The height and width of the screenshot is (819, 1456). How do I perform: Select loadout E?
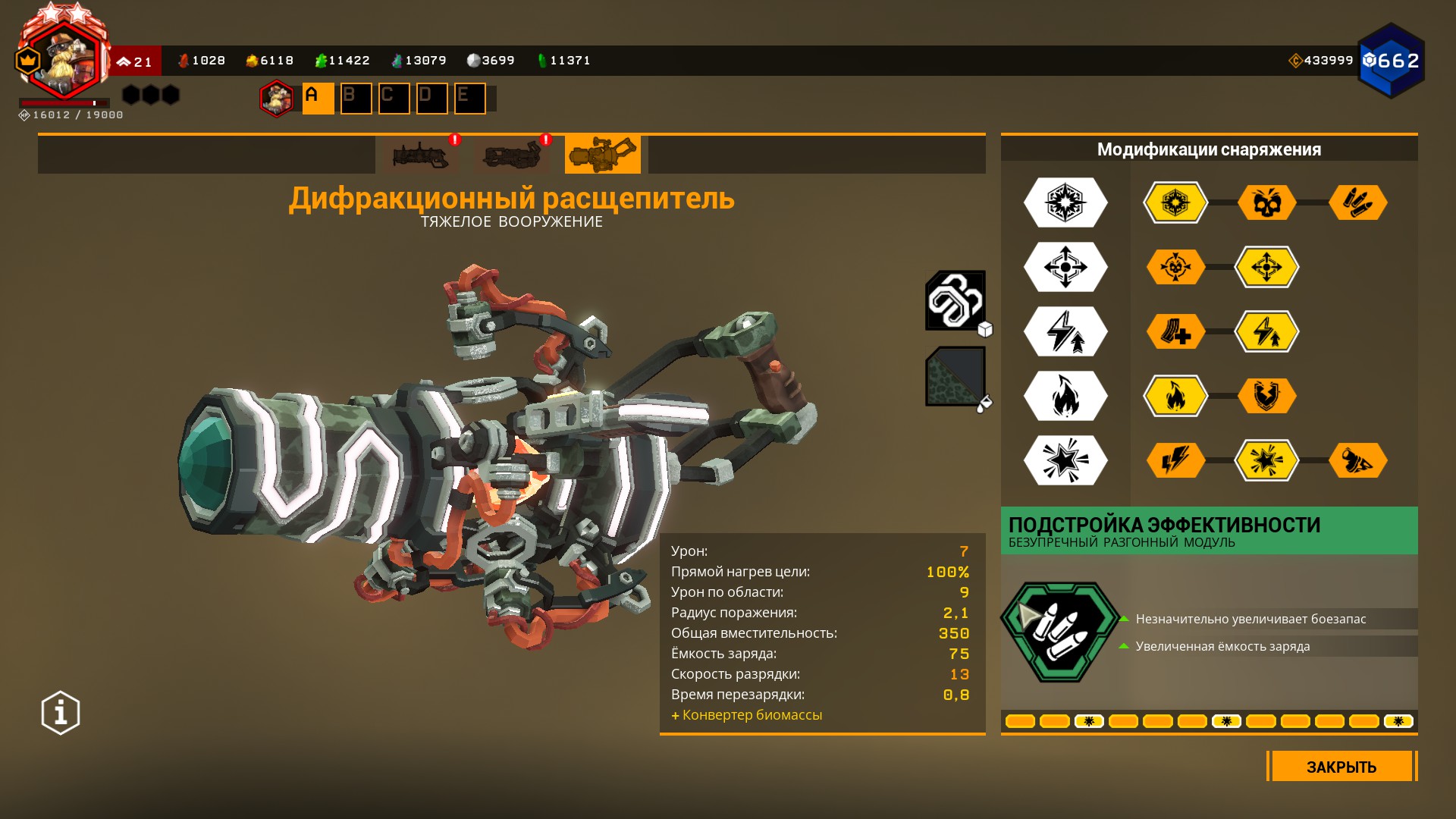click(x=469, y=98)
